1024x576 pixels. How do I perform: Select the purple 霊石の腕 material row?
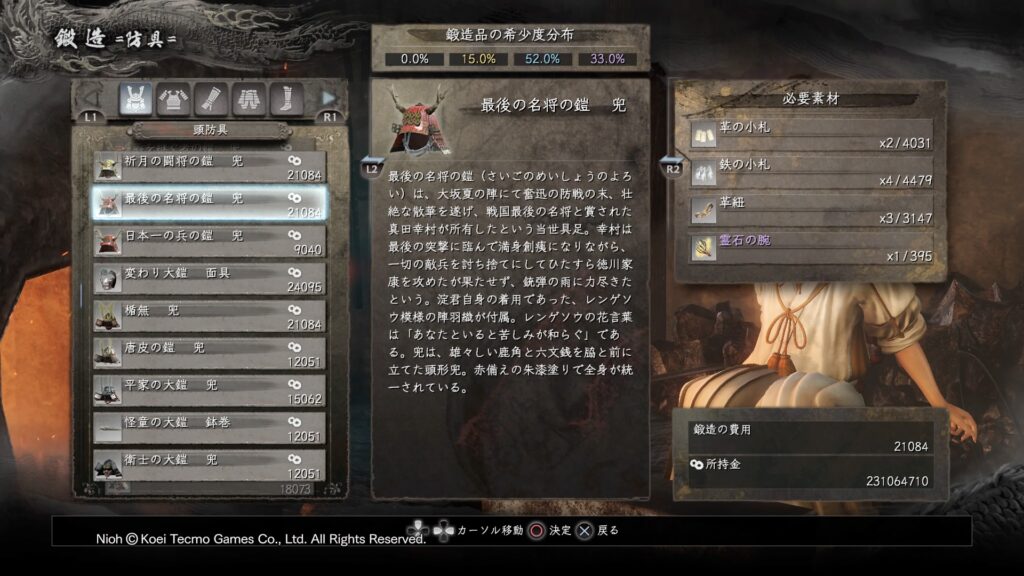click(x=811, y=246)
